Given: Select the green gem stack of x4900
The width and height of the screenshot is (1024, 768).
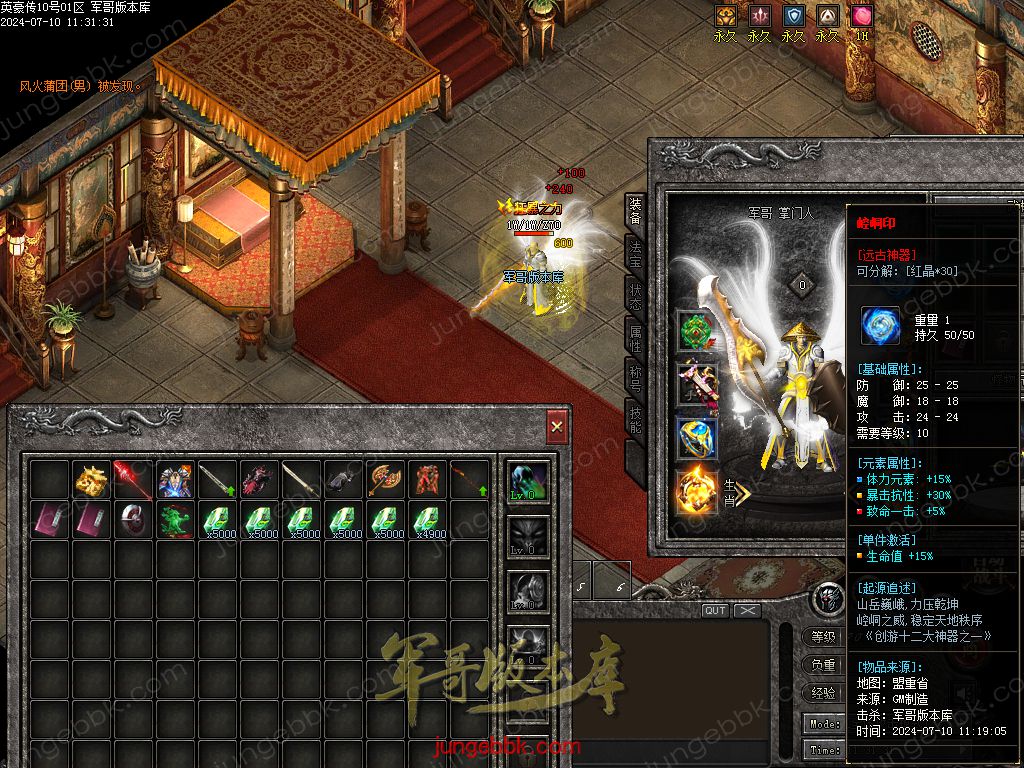Looking at the screenshot, I should click(x=427, y=521).
